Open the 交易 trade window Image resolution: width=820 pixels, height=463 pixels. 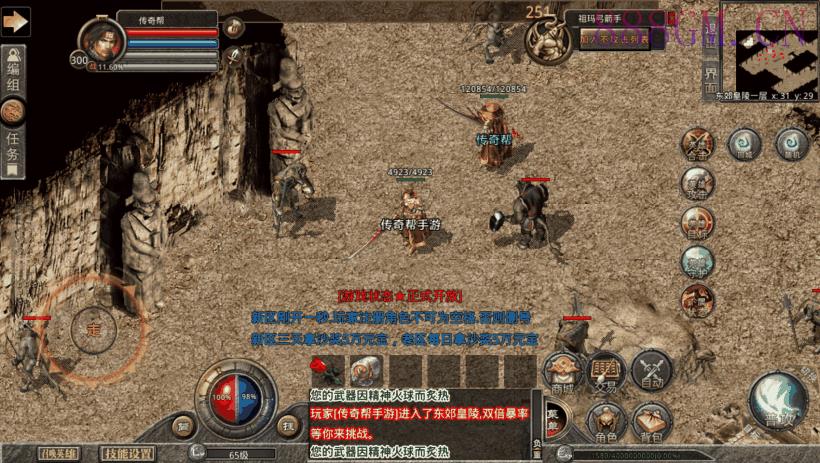tap(606, 372)
